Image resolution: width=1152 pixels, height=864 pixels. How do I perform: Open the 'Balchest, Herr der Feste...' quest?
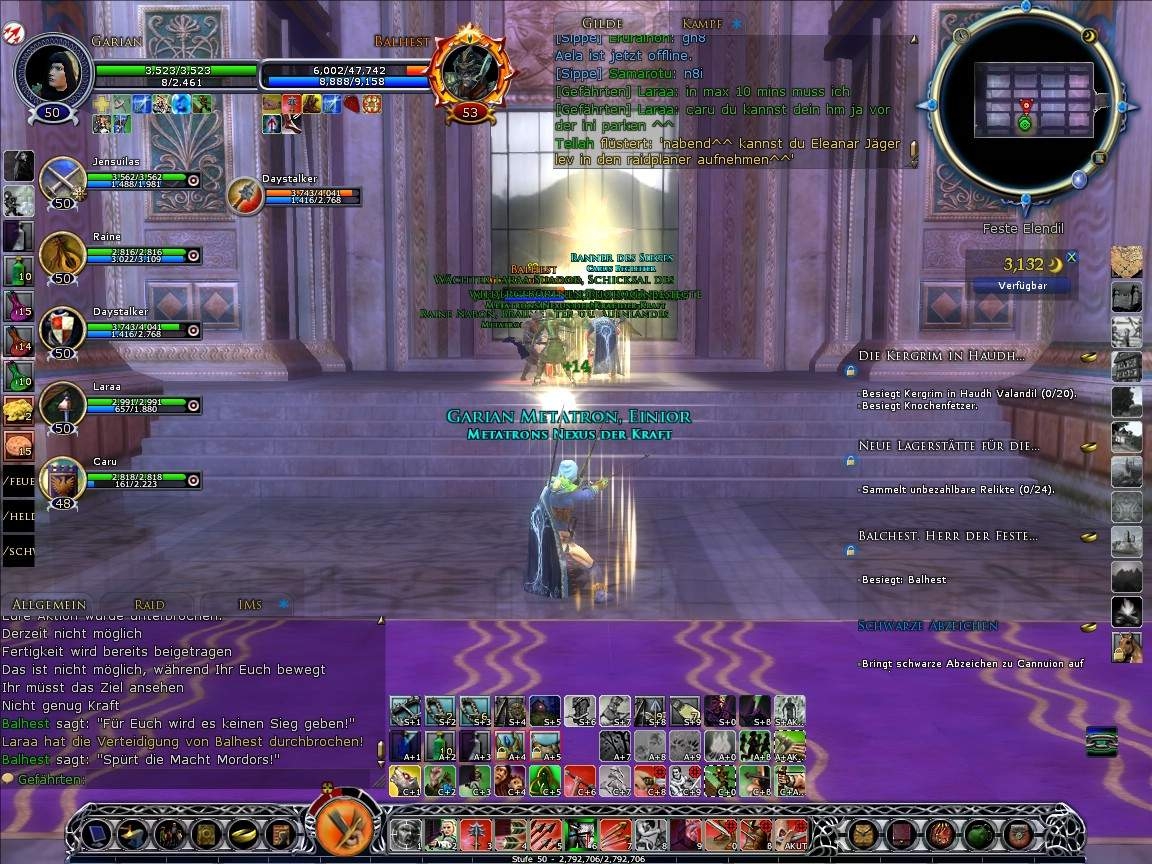click(x=947, y=536)
